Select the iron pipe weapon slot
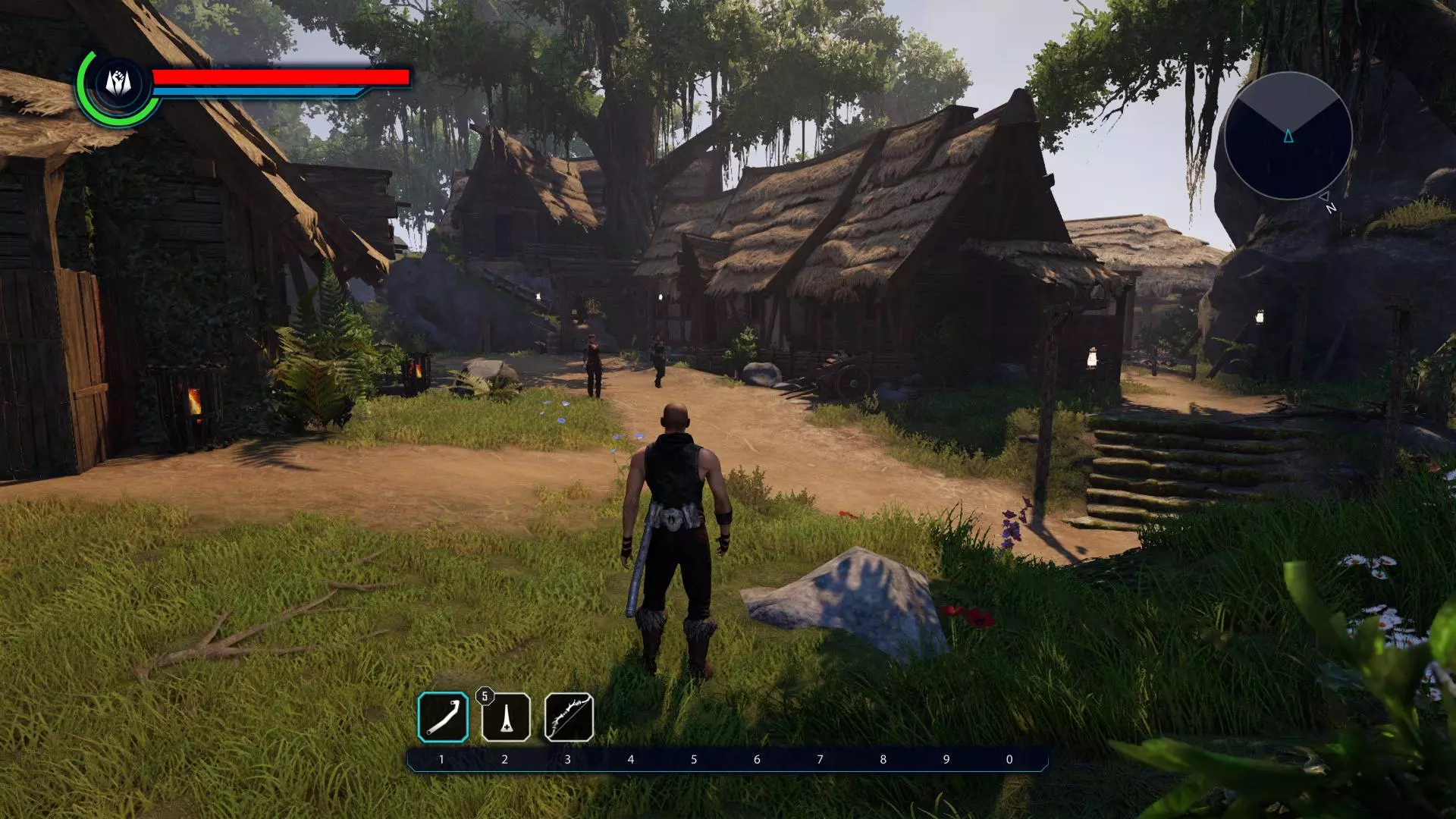Image resolution: width=1456 pixels, height=819 pixels. coord(443,717)
